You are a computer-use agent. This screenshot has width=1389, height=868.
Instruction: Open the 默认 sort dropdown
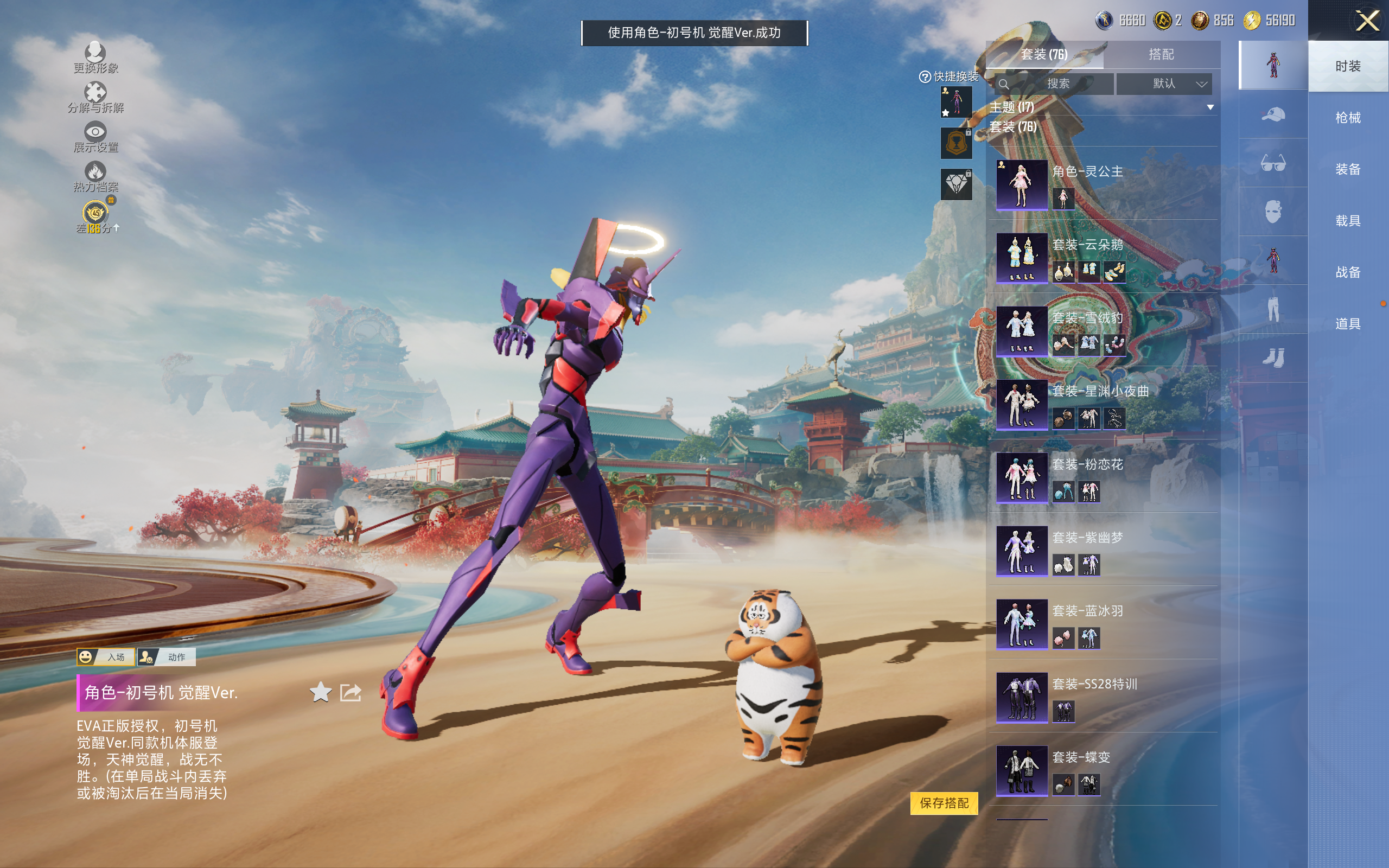(1164, 84)
